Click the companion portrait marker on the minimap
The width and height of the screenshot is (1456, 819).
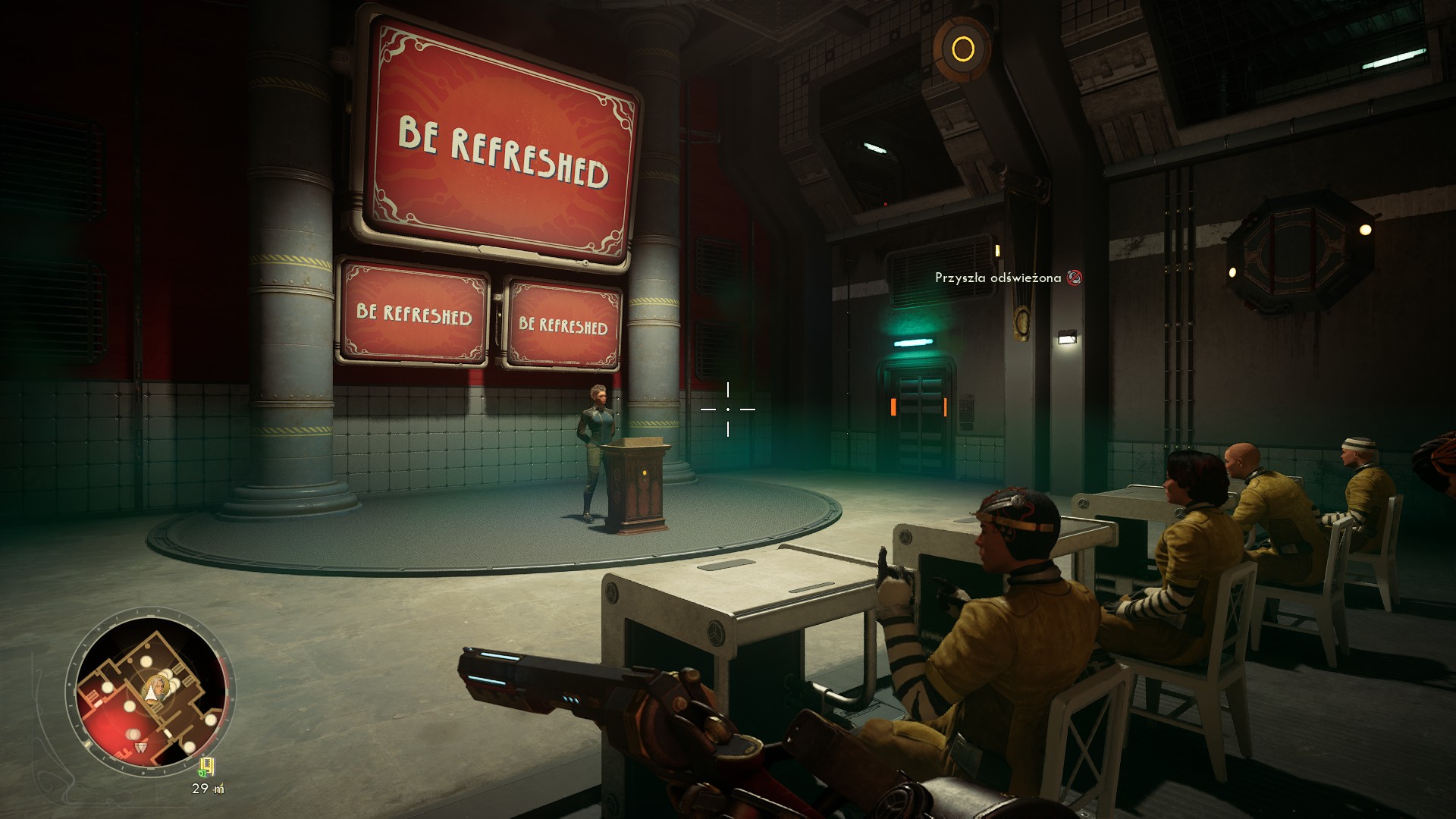156,688
